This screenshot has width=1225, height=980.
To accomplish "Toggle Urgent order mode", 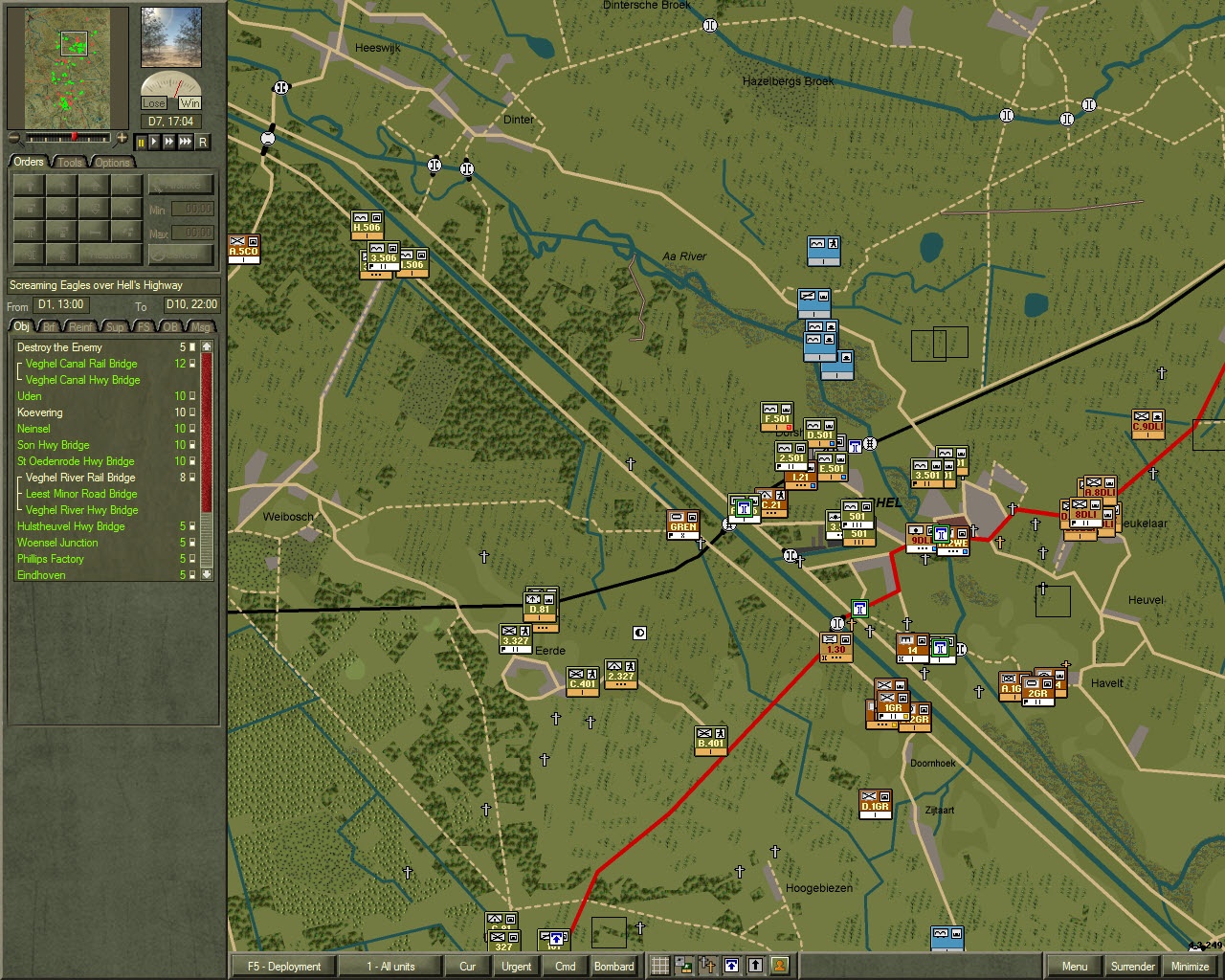I will pos(516,967).
